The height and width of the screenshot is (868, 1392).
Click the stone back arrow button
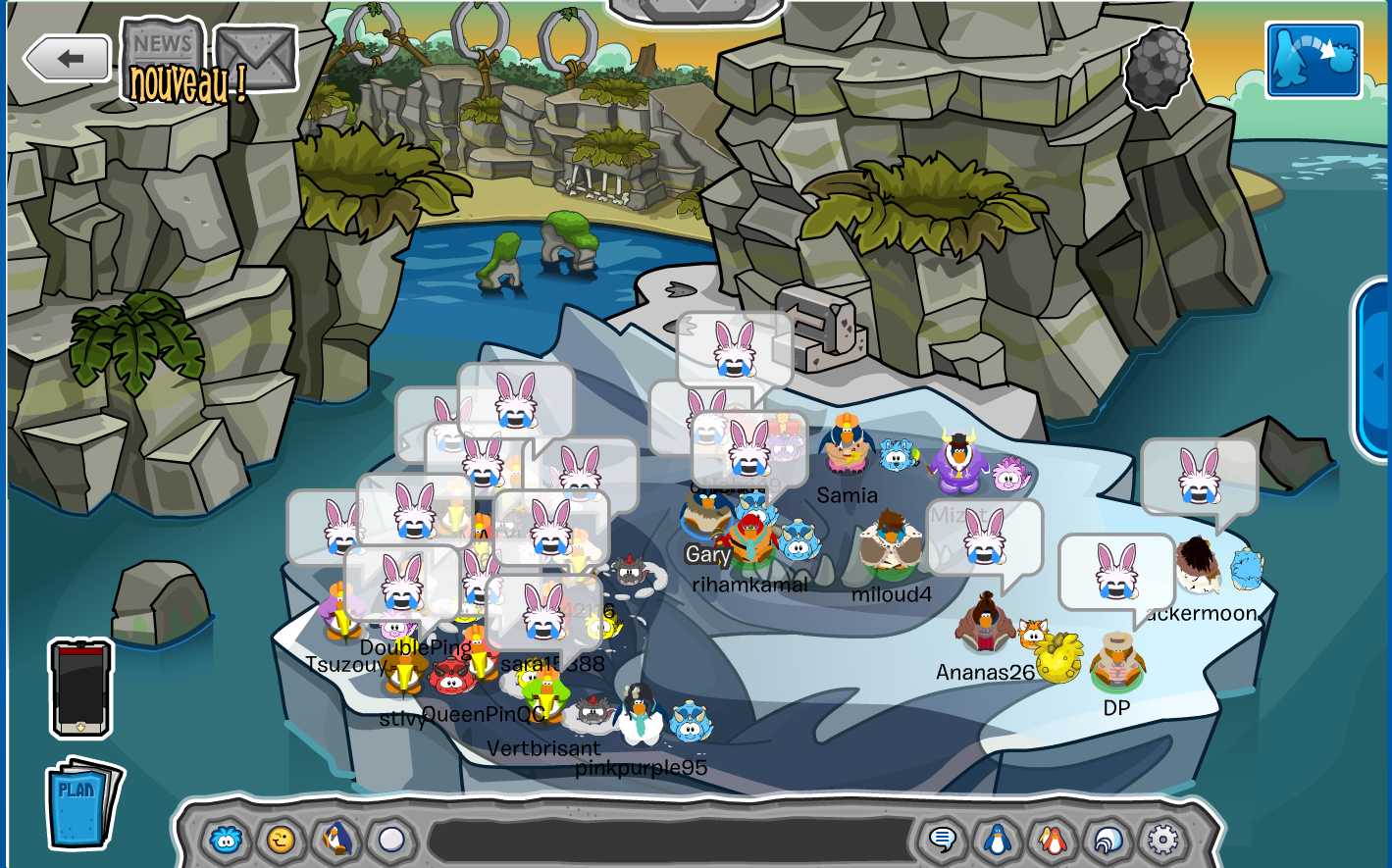click(67, 59)
